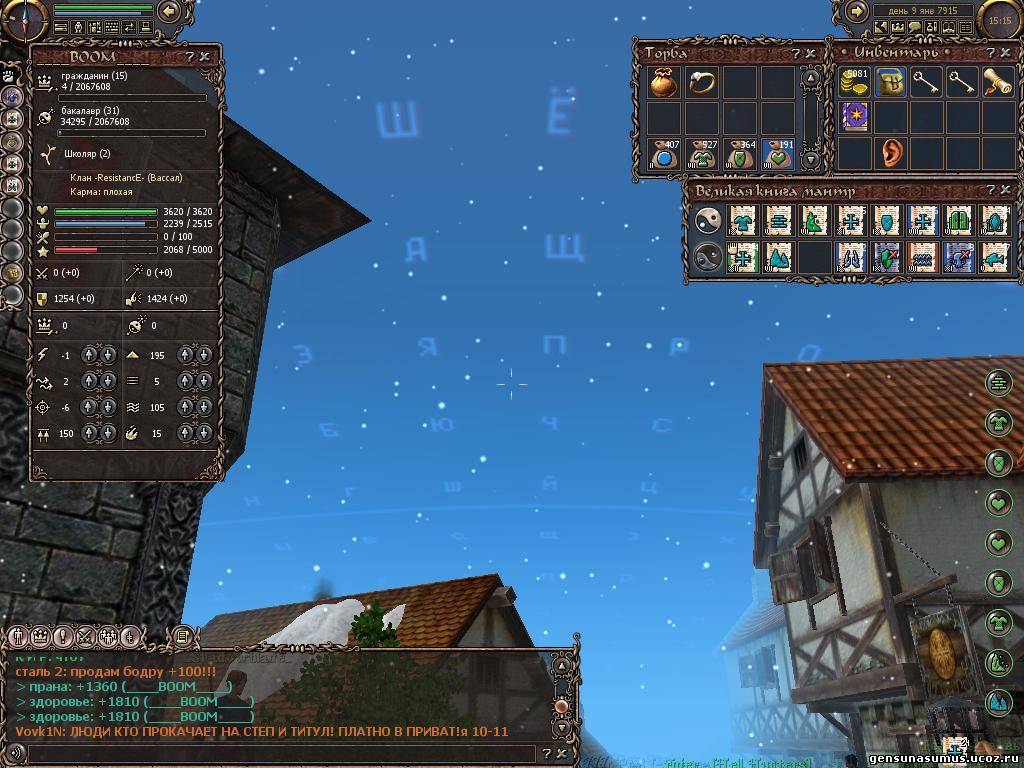
Task: Select the rolled scroll in the inventory
Action: pos(997,83)
